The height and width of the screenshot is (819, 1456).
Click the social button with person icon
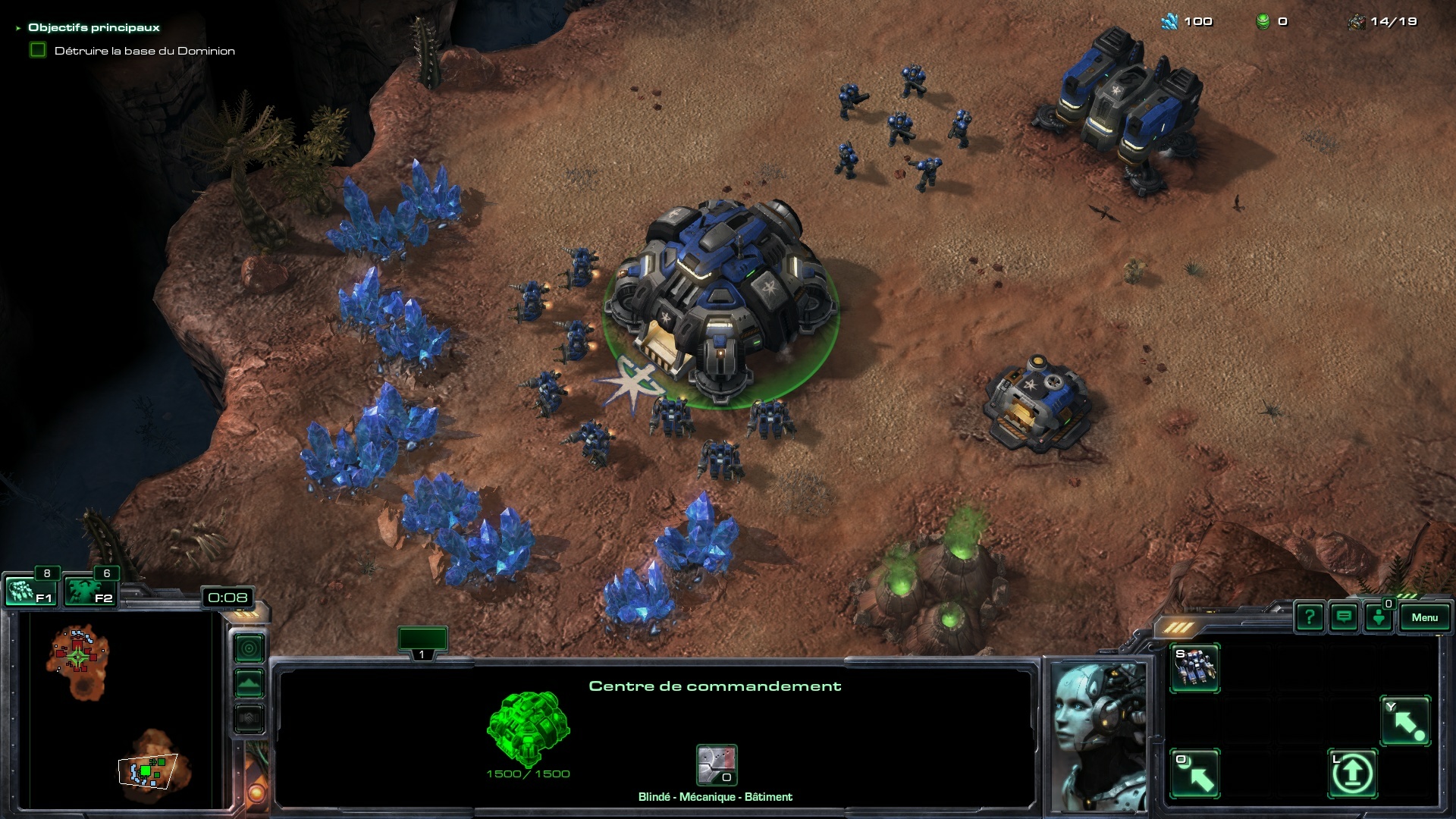coord(1379,617)
